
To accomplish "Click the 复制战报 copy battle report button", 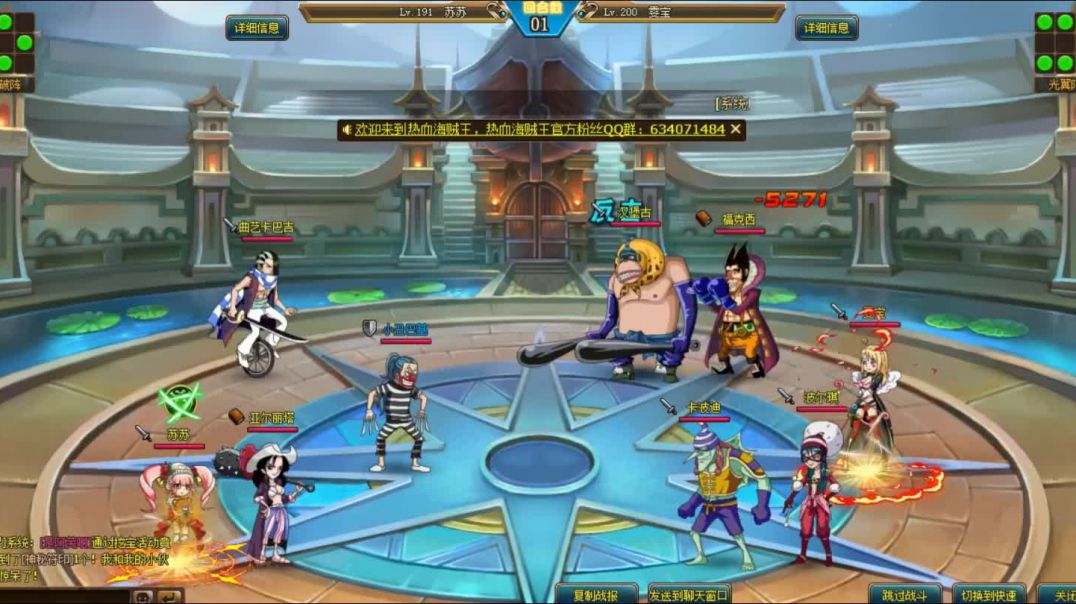I will point(597,595).
